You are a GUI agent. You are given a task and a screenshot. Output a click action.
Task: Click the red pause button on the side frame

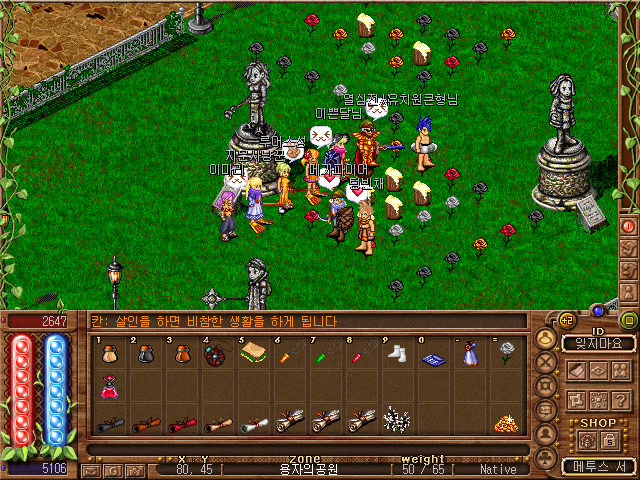(629, 226)
